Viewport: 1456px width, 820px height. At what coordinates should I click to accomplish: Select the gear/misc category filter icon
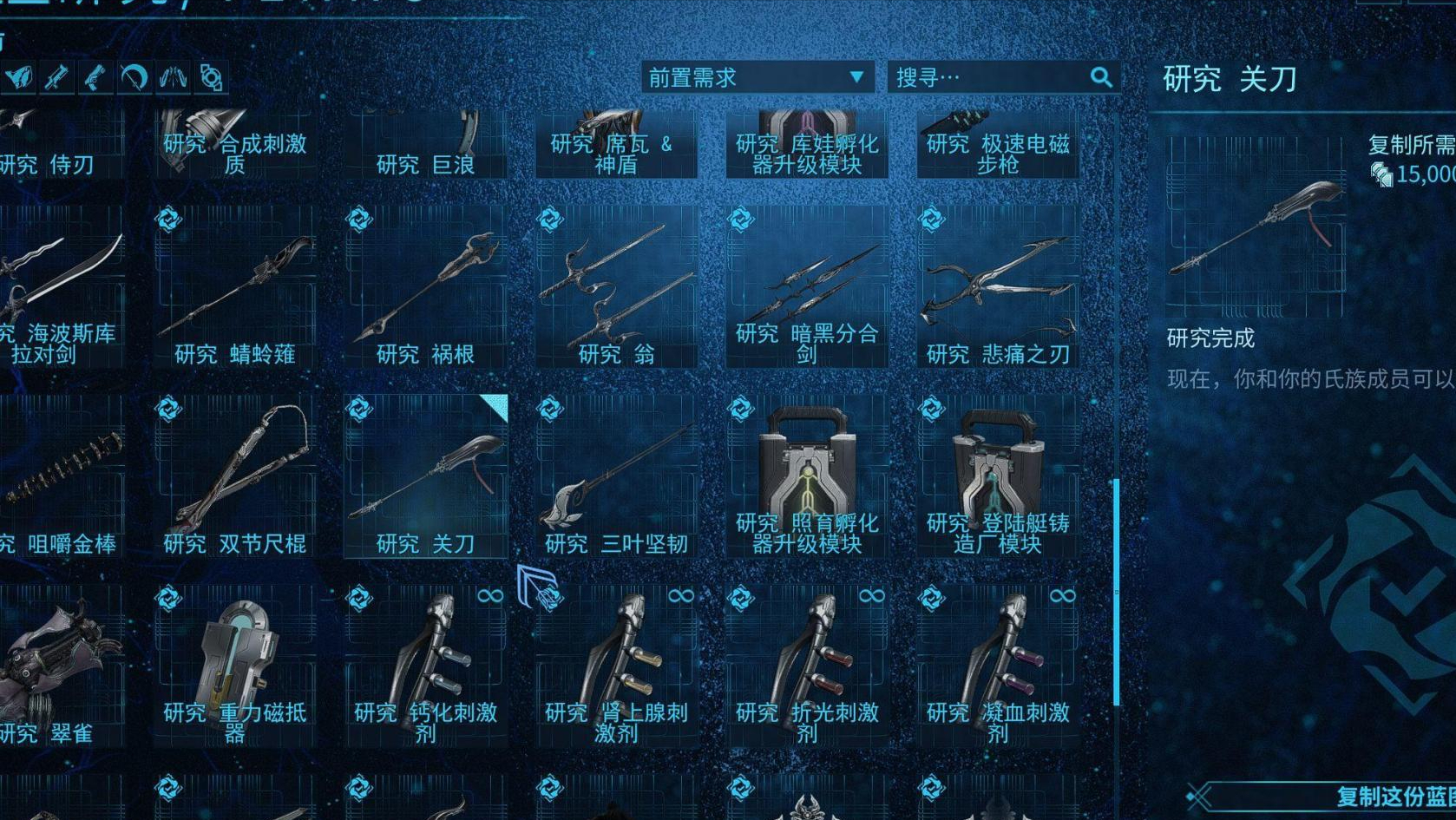pos(212,78)
